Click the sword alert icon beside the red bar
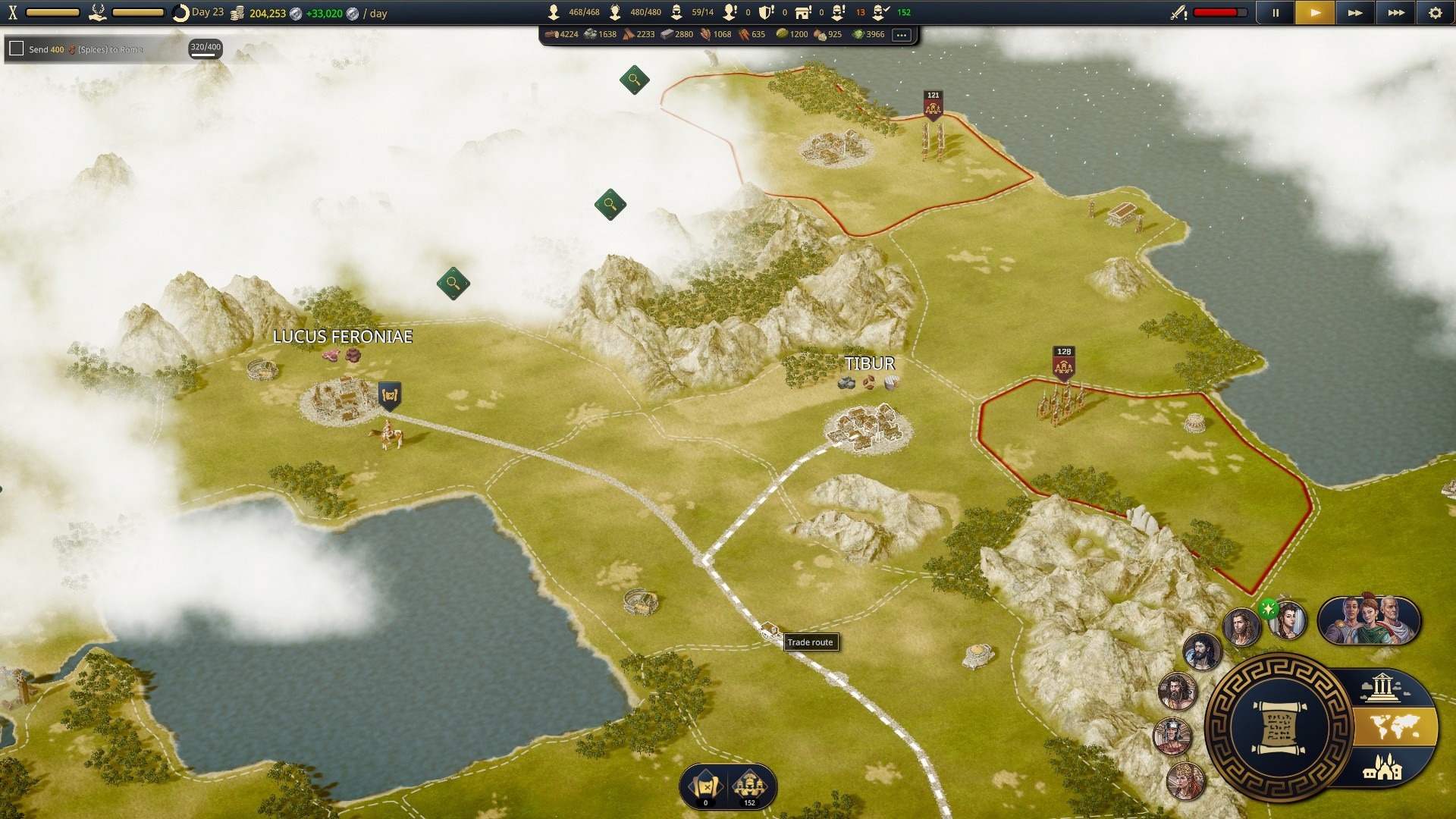 coord(1178,13)
